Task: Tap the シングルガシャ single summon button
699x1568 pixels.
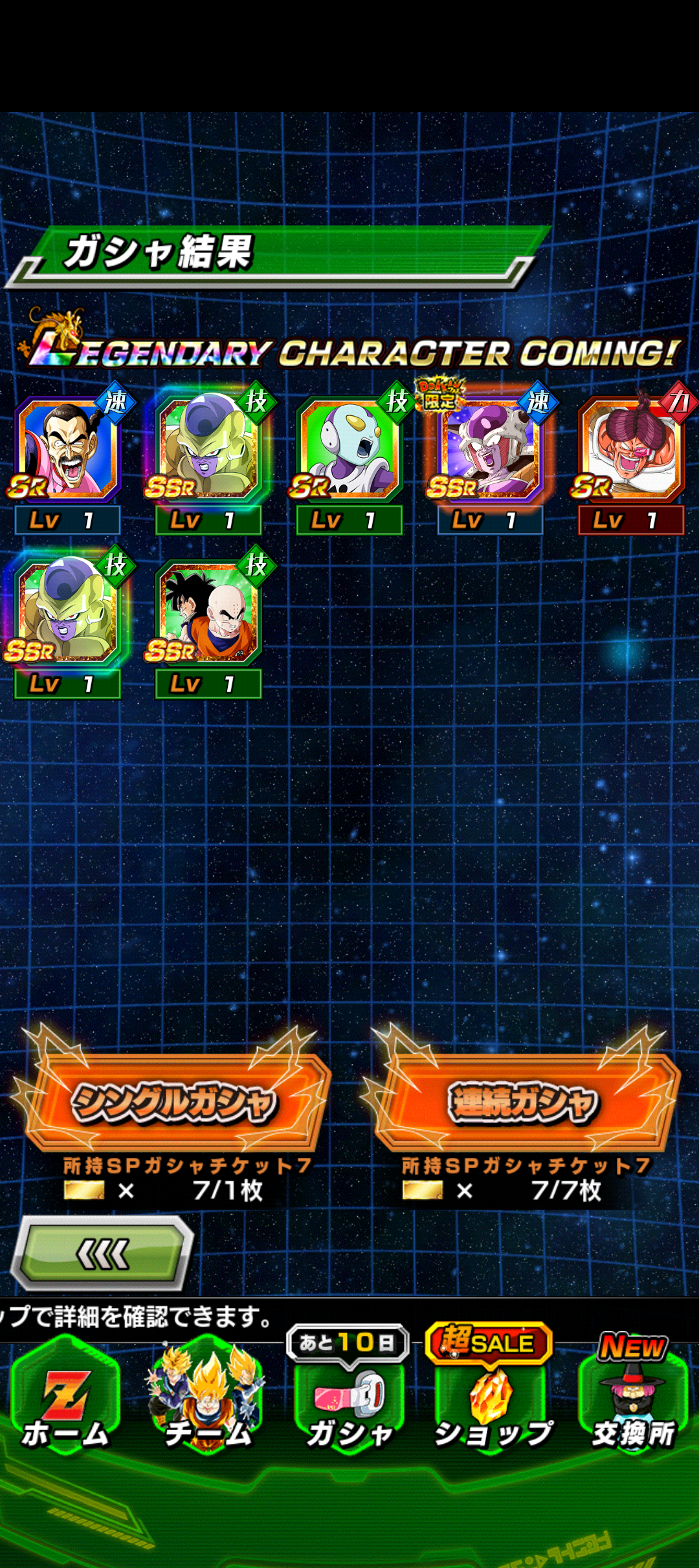Action: (x=173, y=1102)
